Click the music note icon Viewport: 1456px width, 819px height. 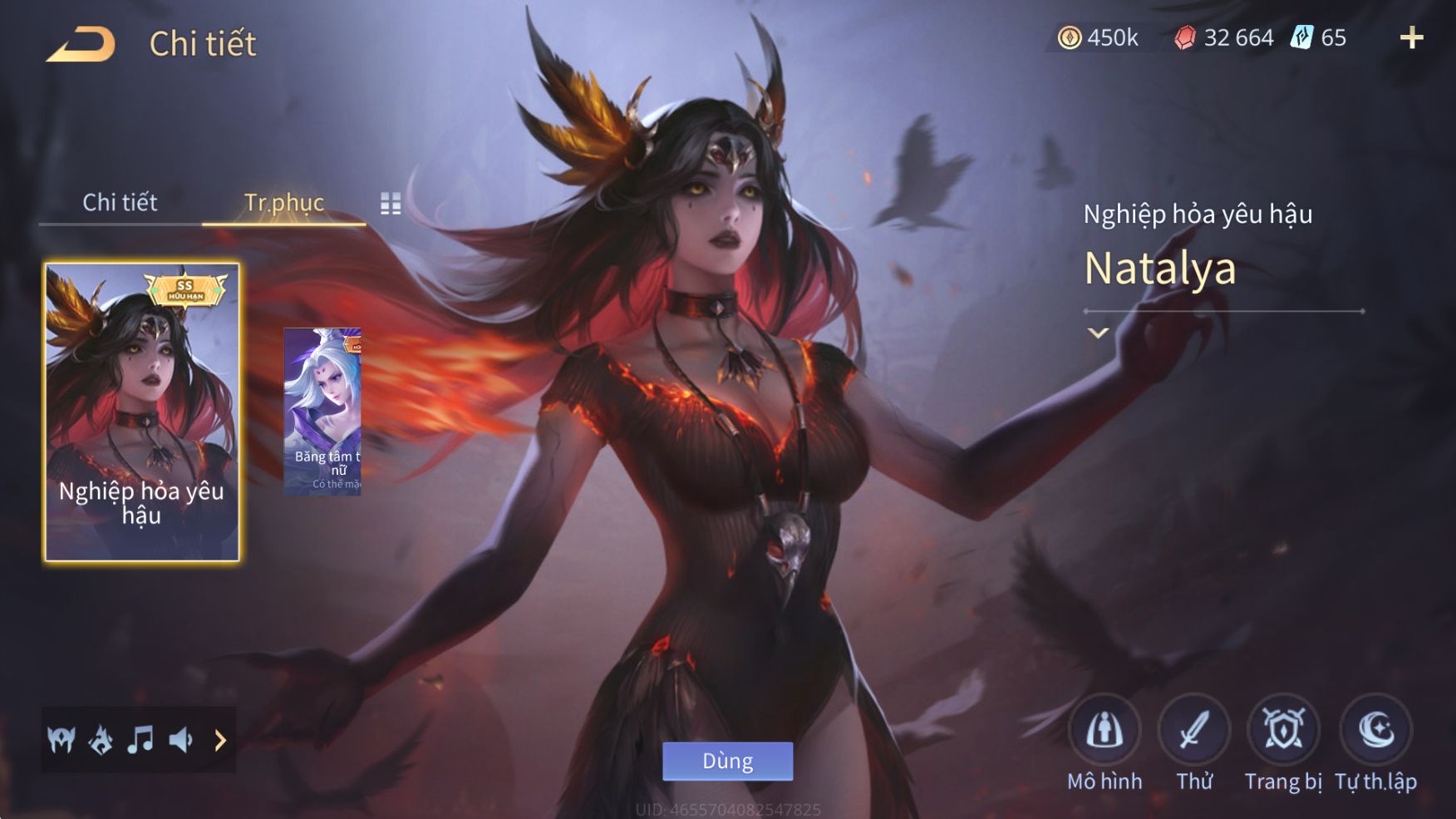pyautogui.click(x=140, y=739)
